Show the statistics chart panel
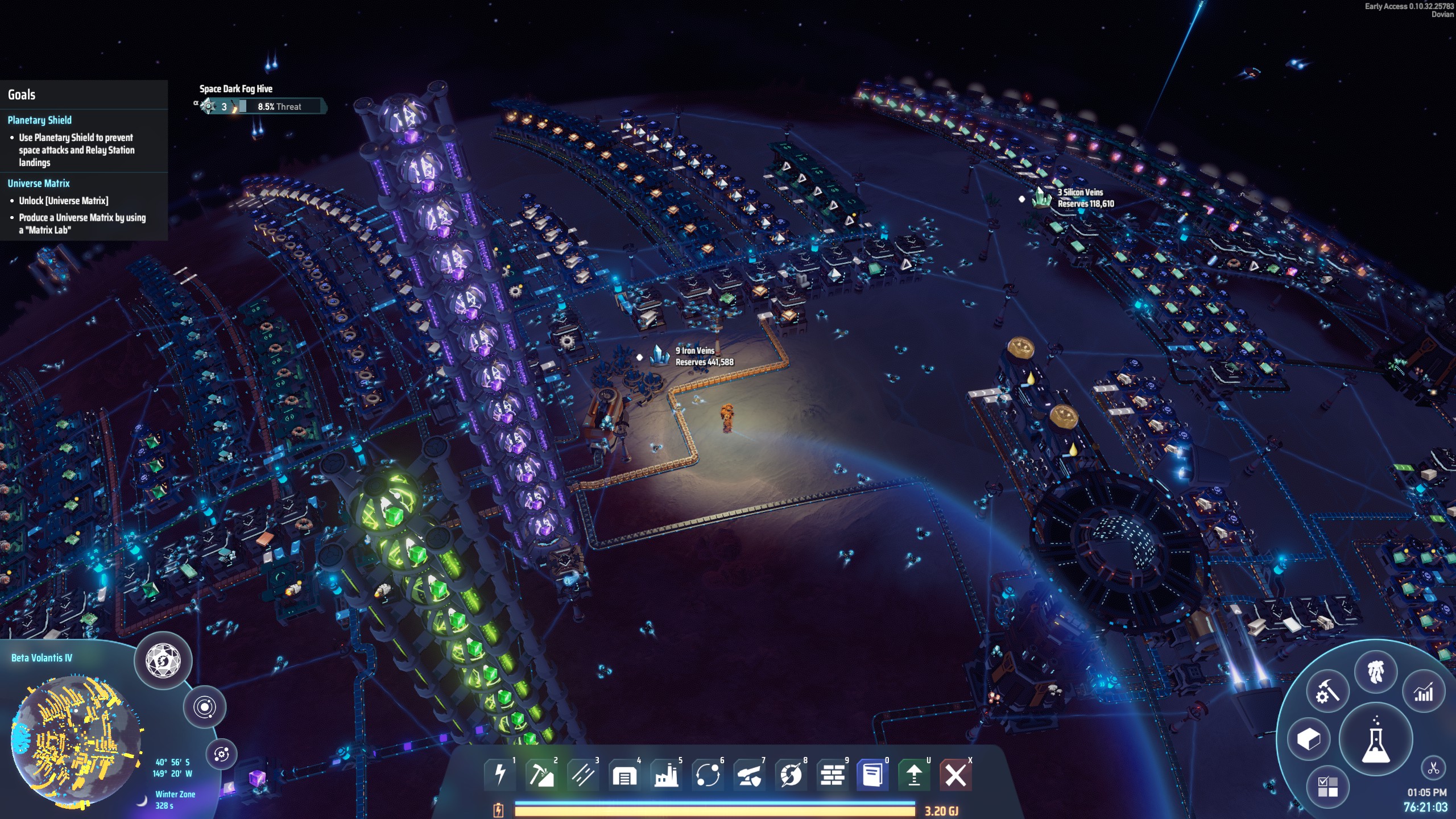 (x=1424, y=692)
